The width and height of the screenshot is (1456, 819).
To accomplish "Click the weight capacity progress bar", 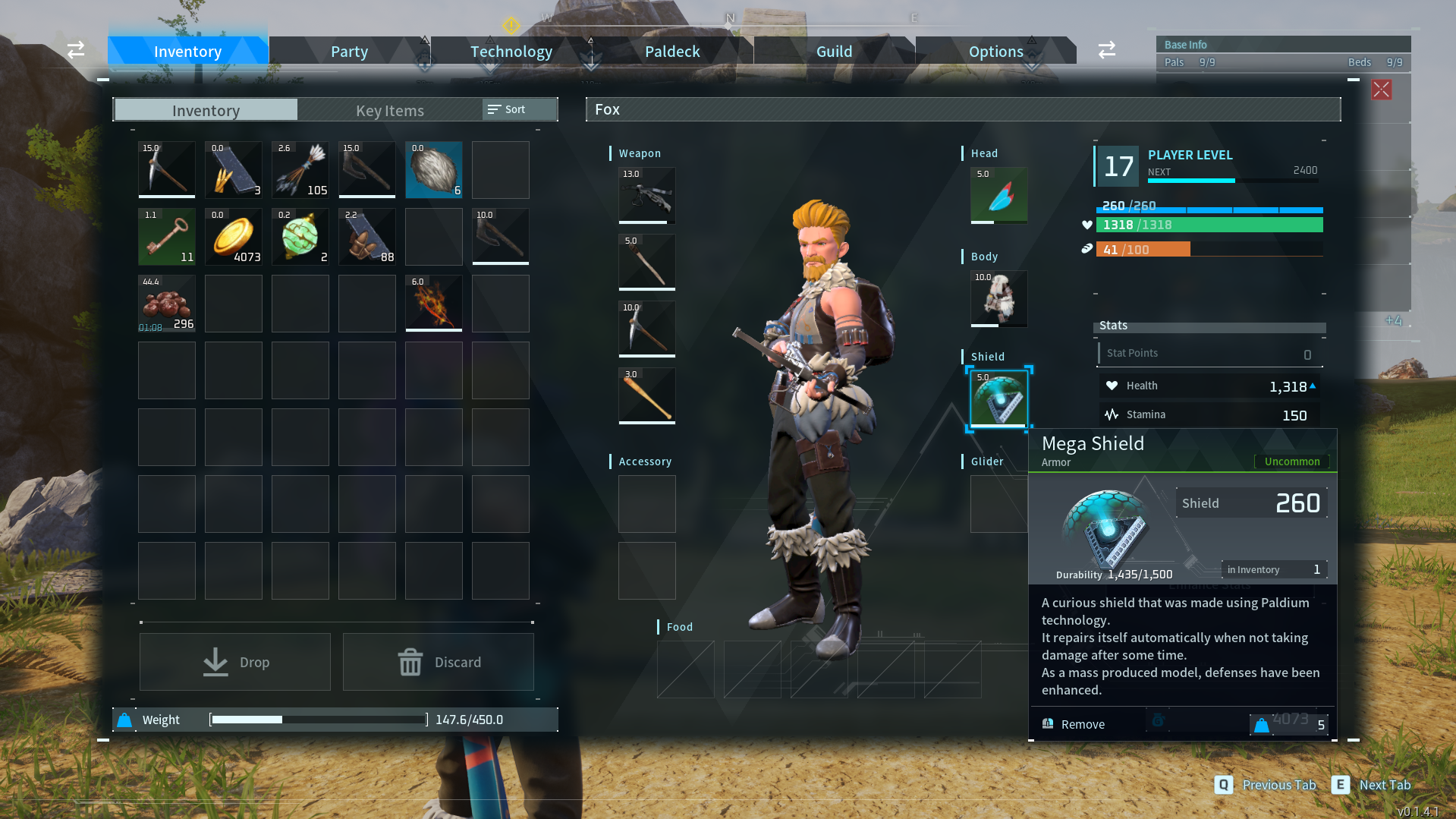I will point(317,719).
